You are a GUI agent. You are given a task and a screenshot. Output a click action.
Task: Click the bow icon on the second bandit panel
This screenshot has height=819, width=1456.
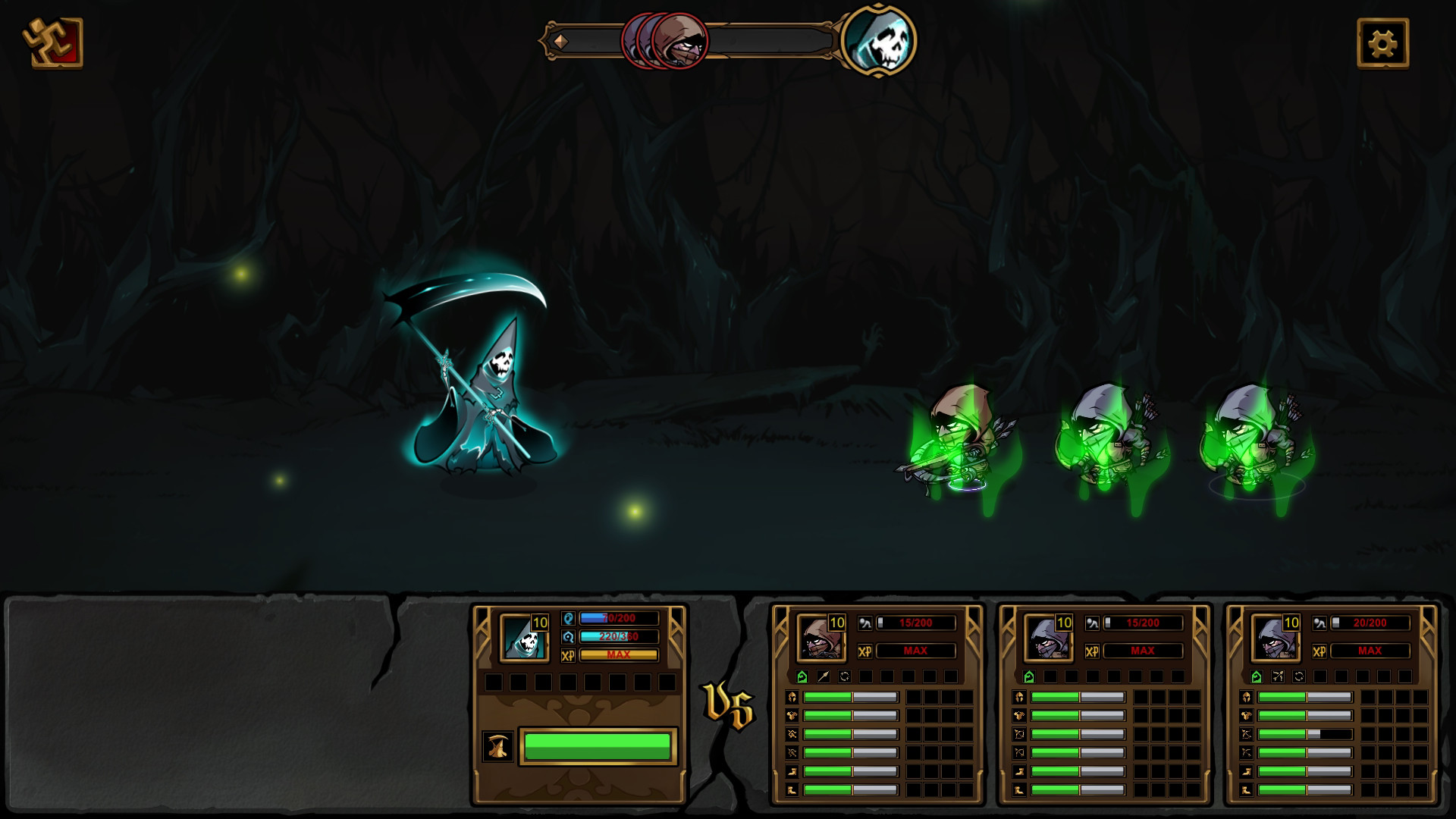coord(1020,752)
